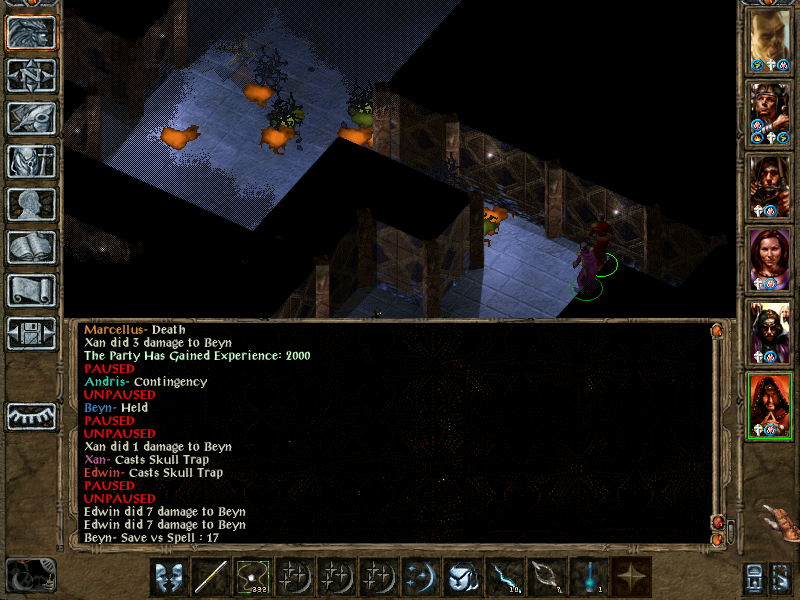
Task: Equip the quarterstaff weapon slot
Action: coord(211,577)
